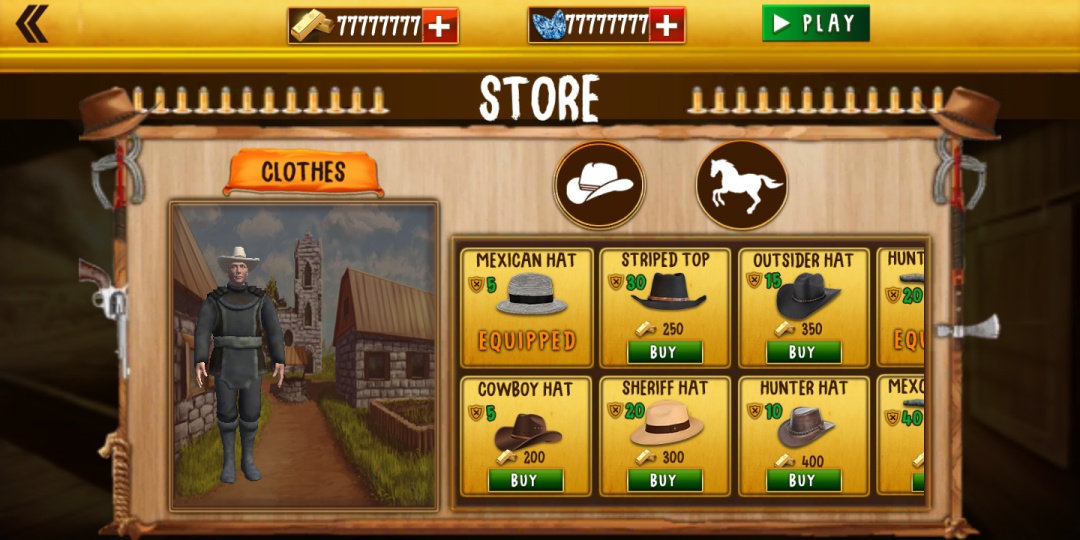Viewport: 1080px width, 540px height.
Task: Add more blue gems with the plus button
Action: pos(667,26)
